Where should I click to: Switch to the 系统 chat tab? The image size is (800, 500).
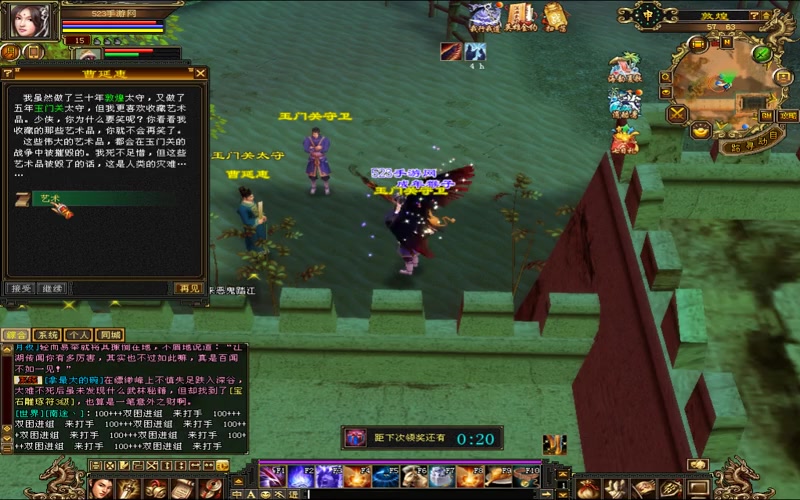pyautogui.click(x=47, y=334)
